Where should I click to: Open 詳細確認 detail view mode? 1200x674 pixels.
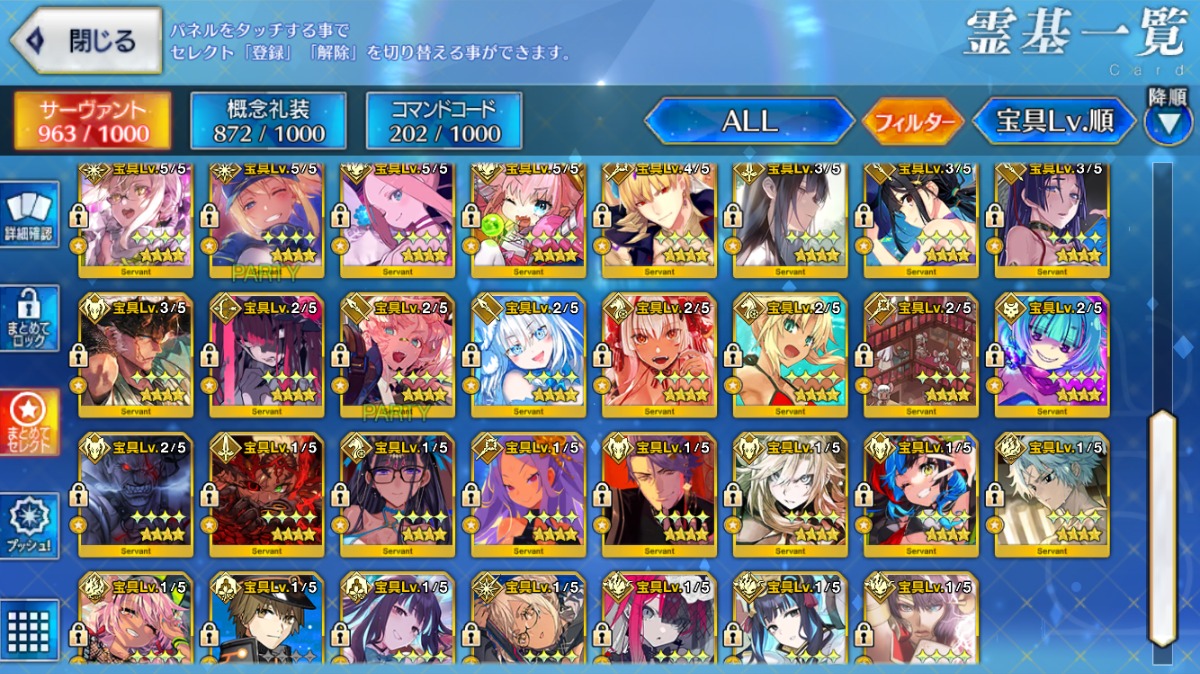28,216
